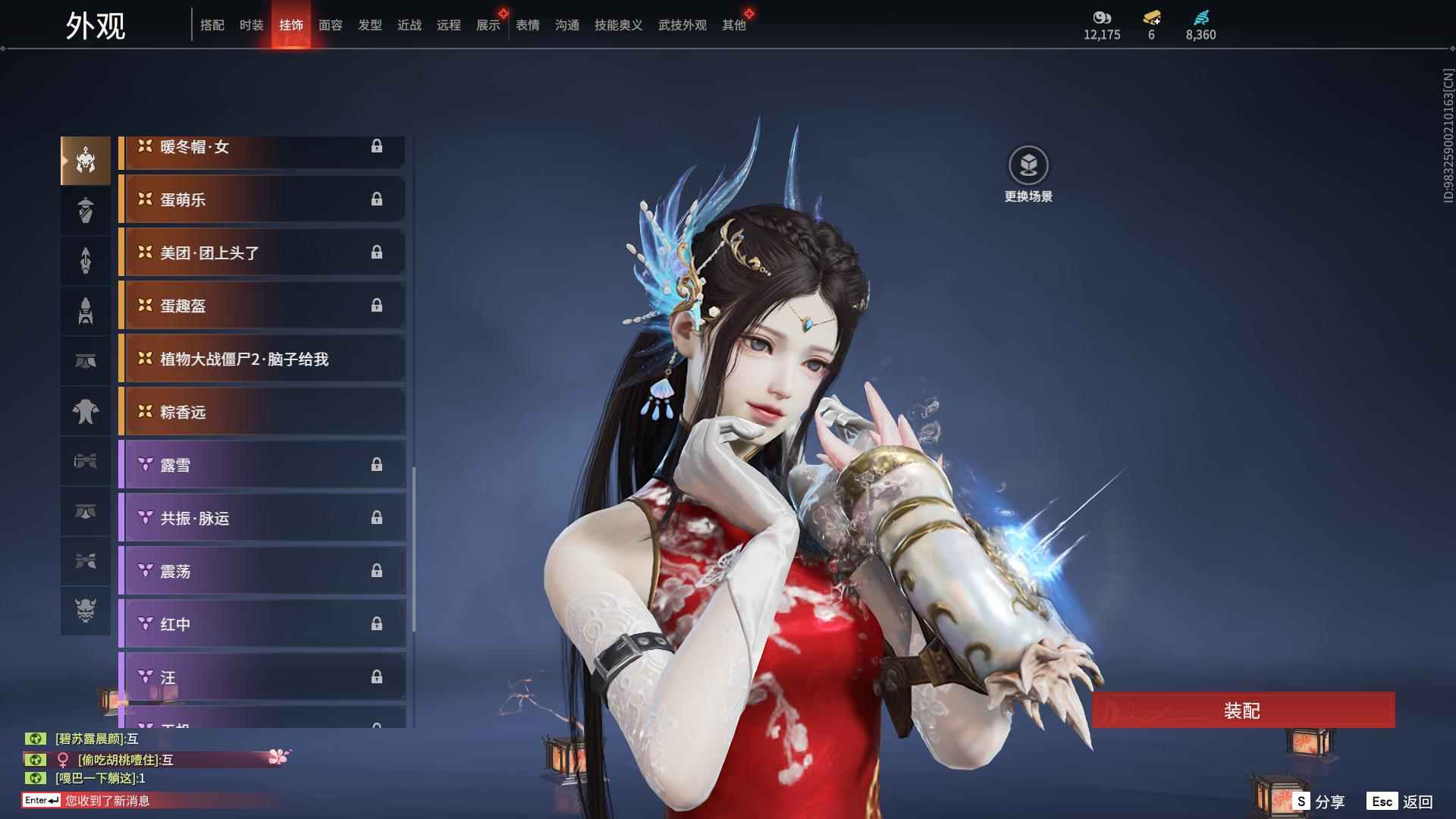
Task: Click the 分享 share button at bottom right
Action: (1327, 800)
